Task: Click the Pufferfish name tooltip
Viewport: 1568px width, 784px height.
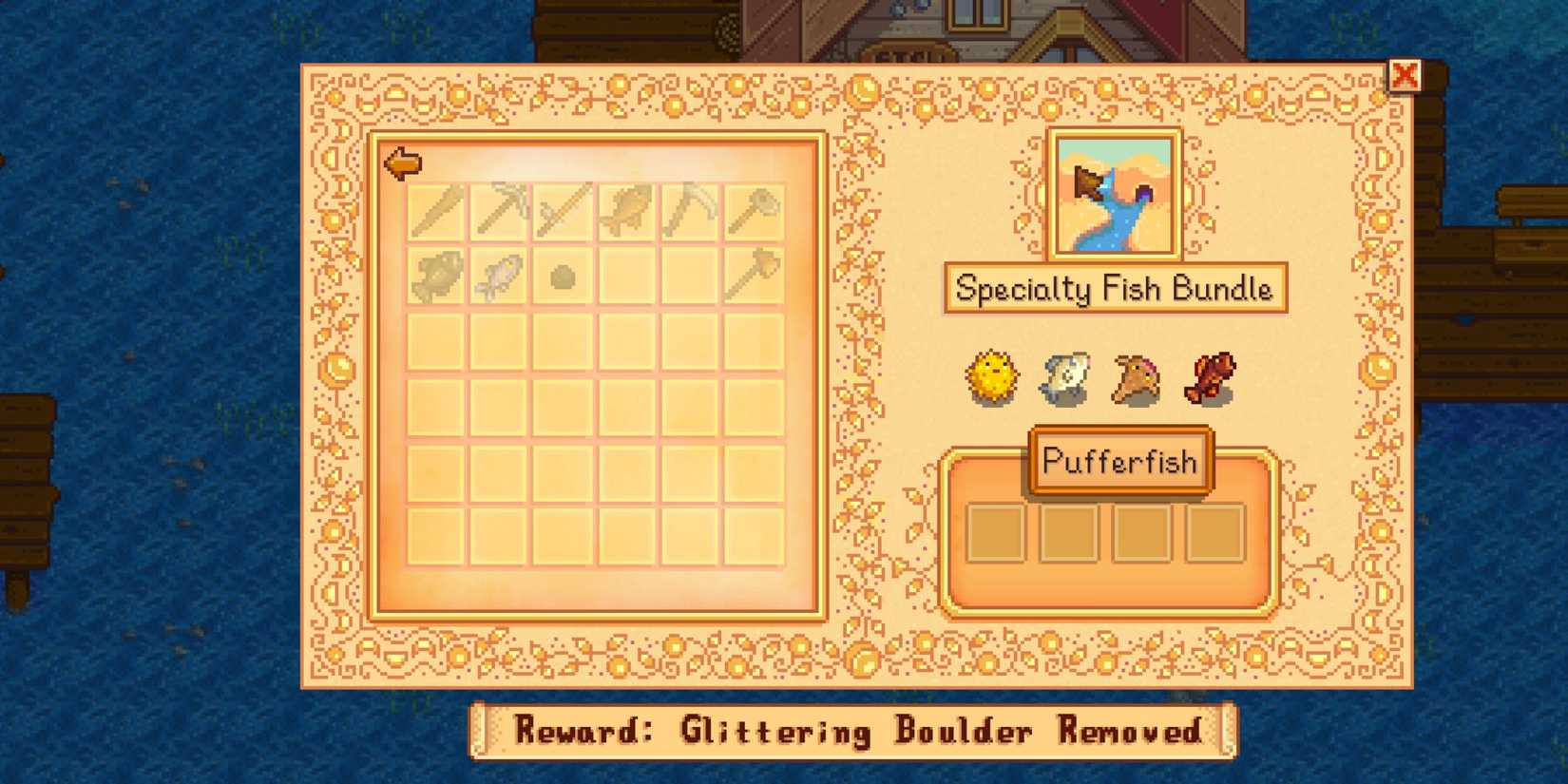Action: click(x=1118, y=461)
